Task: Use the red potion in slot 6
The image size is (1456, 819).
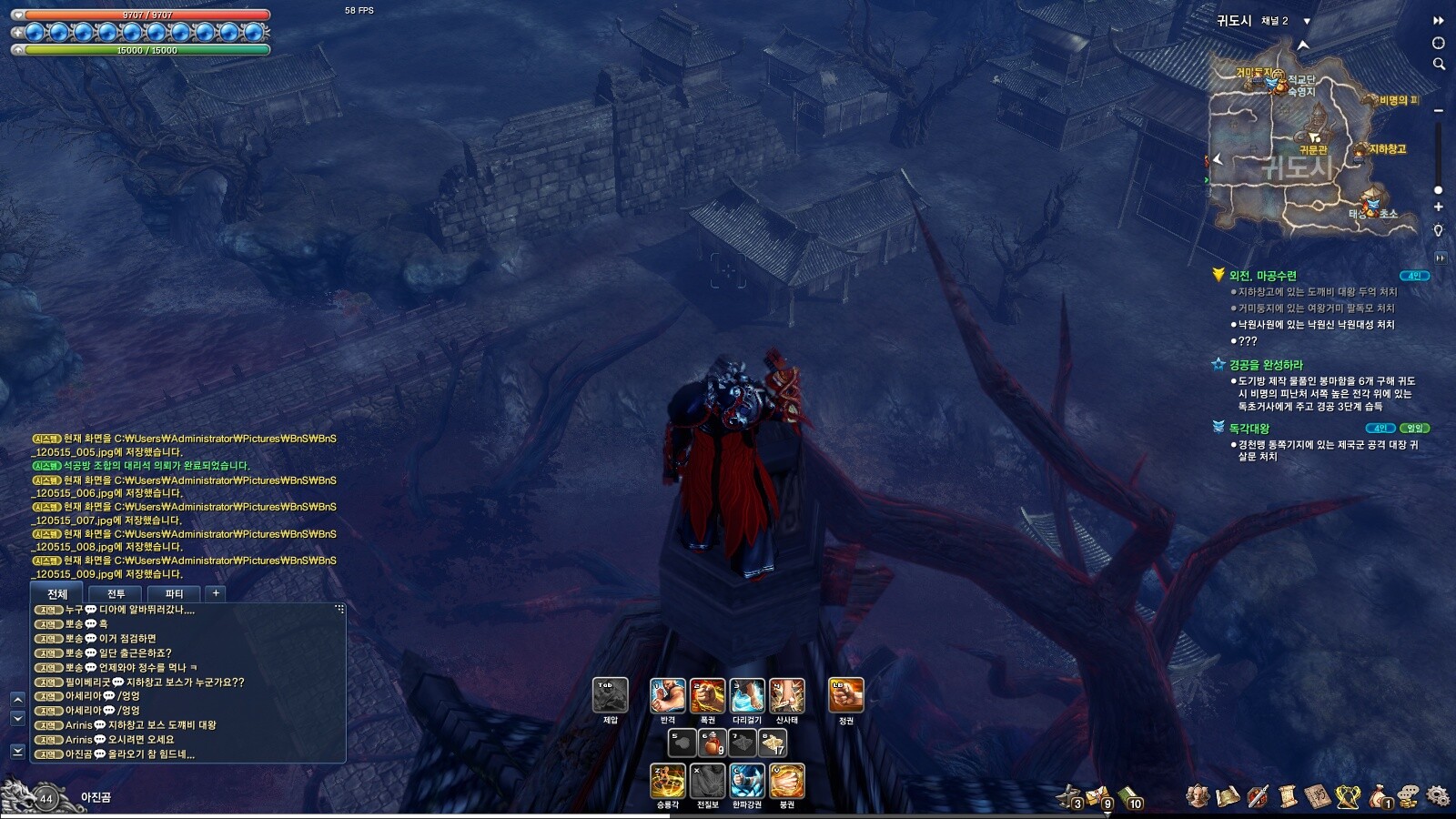Action: (711, 743)
